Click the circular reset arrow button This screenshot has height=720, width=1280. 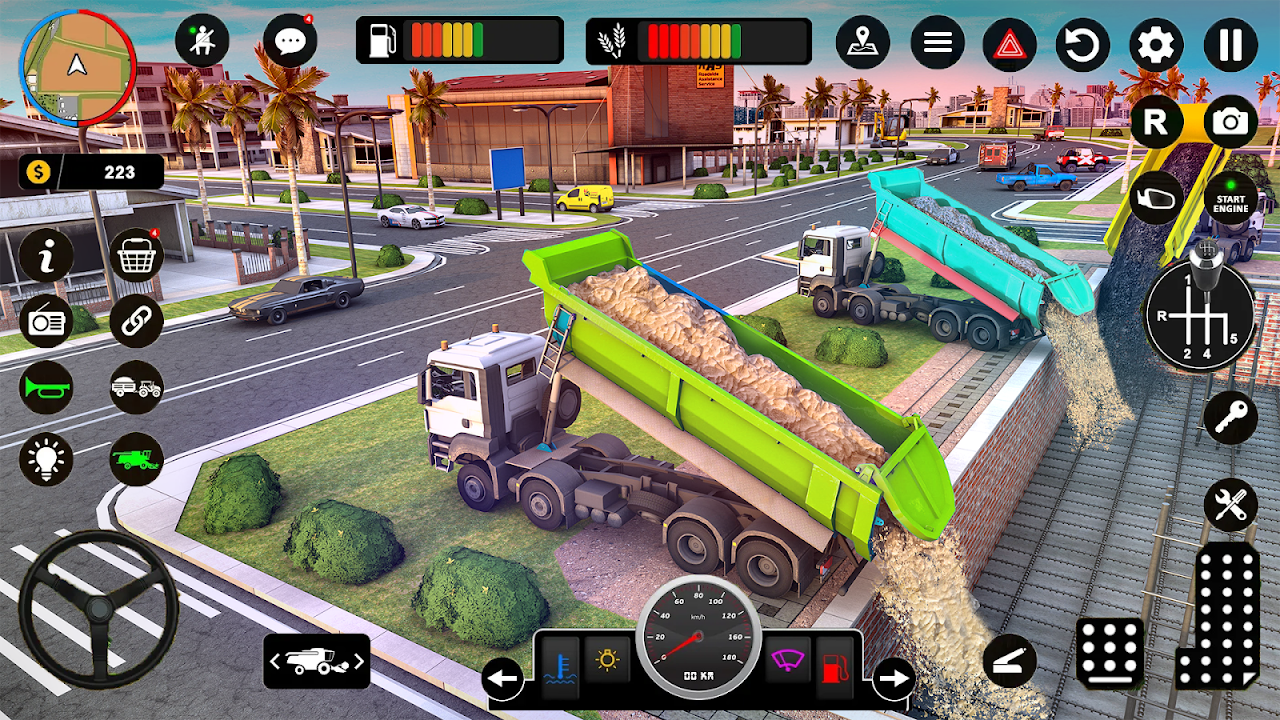(1083, 44)
